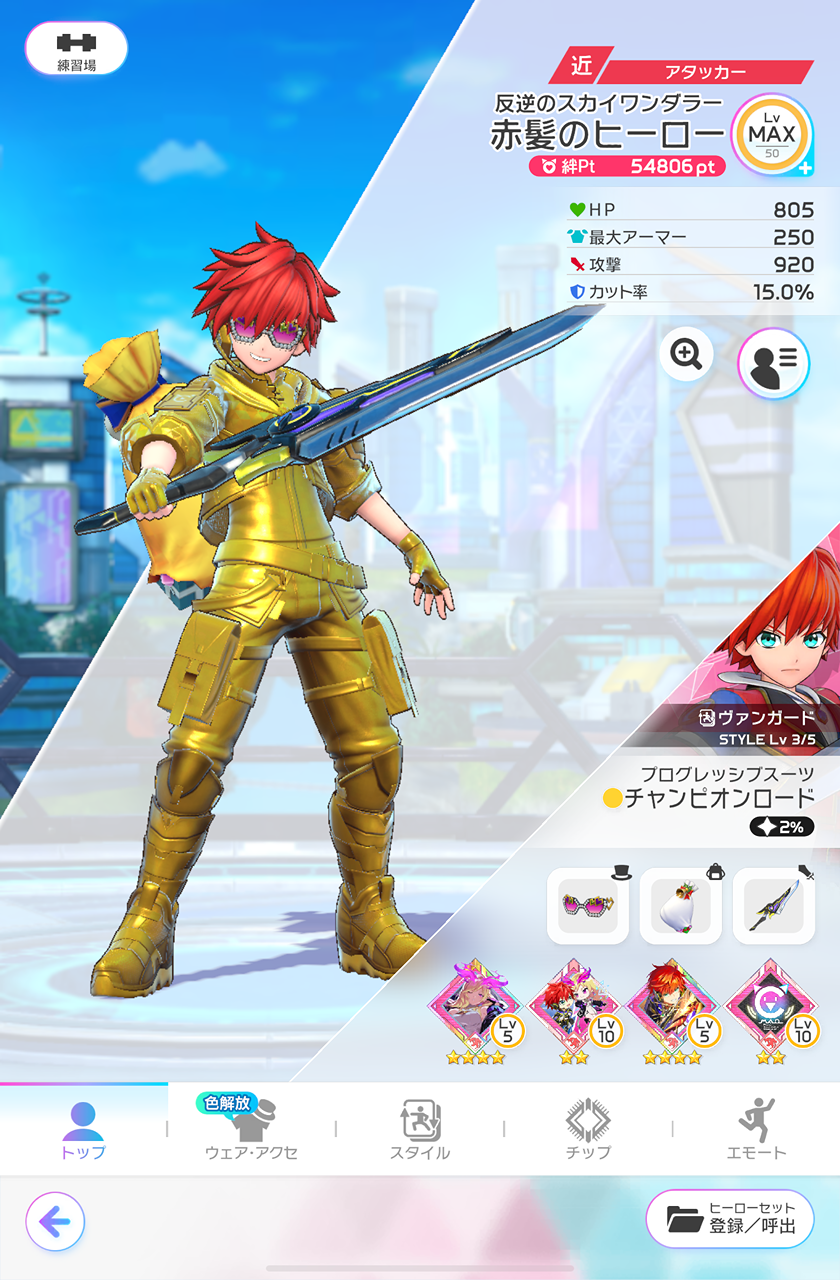Open the hero profile details button
The height and width of the screenshot is (1280, 840).
click(x=773, y=363)
